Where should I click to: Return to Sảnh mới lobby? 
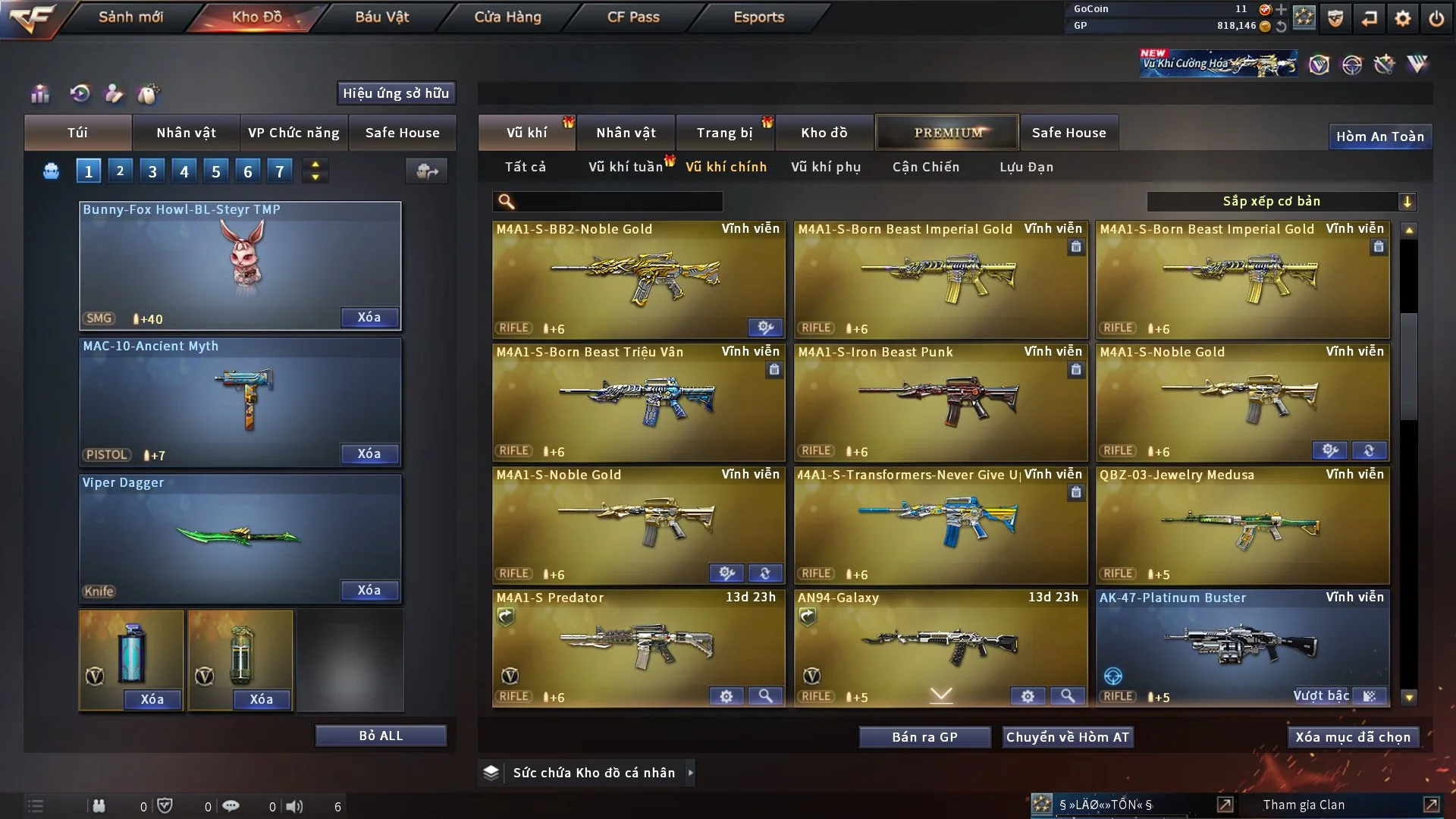tap(130, 17)
